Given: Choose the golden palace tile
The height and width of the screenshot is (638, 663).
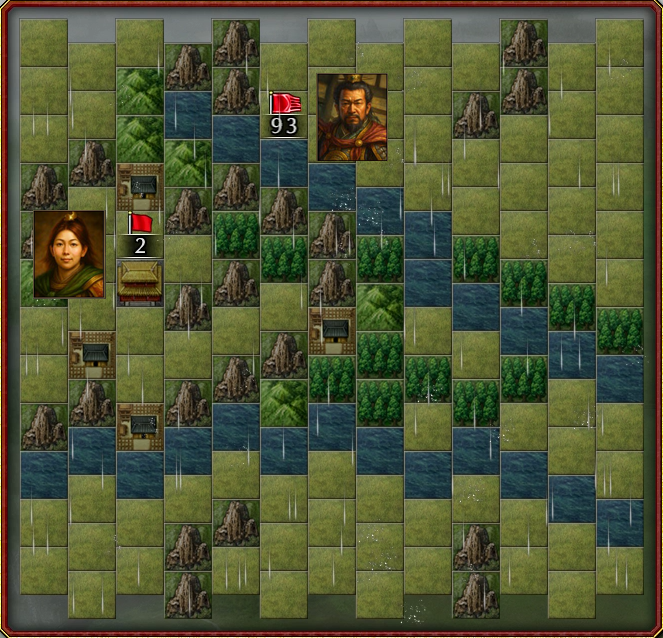Looking at the screenshot, I should (x=141, y=281).
